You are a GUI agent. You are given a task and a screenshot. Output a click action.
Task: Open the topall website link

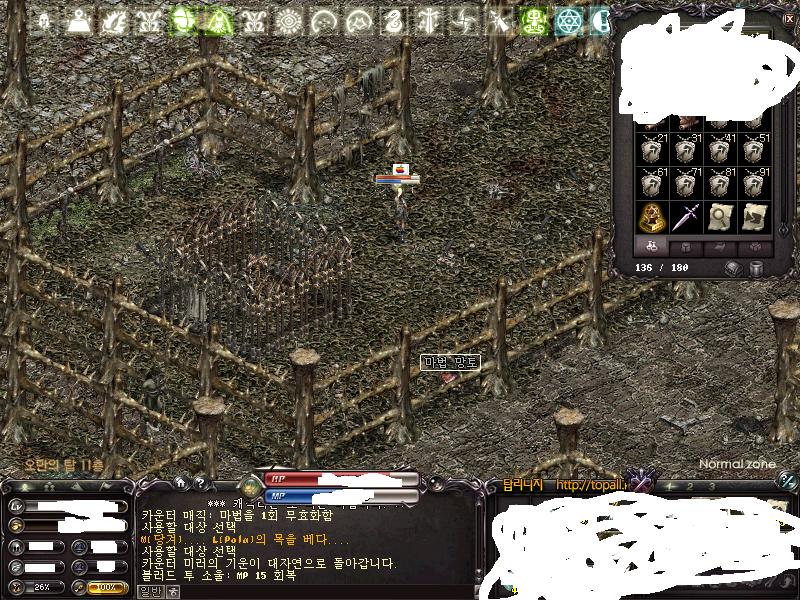coord(590,486)
